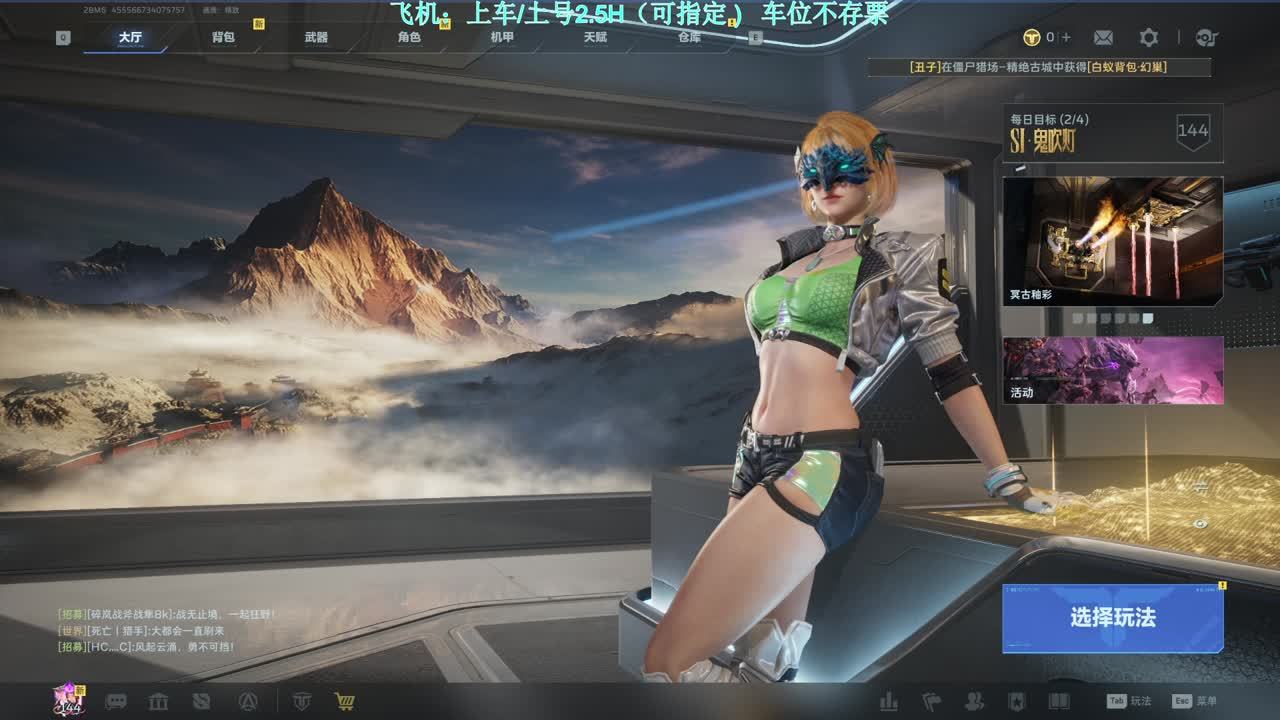
Task: Click the player avatar portrait
Action: (68, 699)
